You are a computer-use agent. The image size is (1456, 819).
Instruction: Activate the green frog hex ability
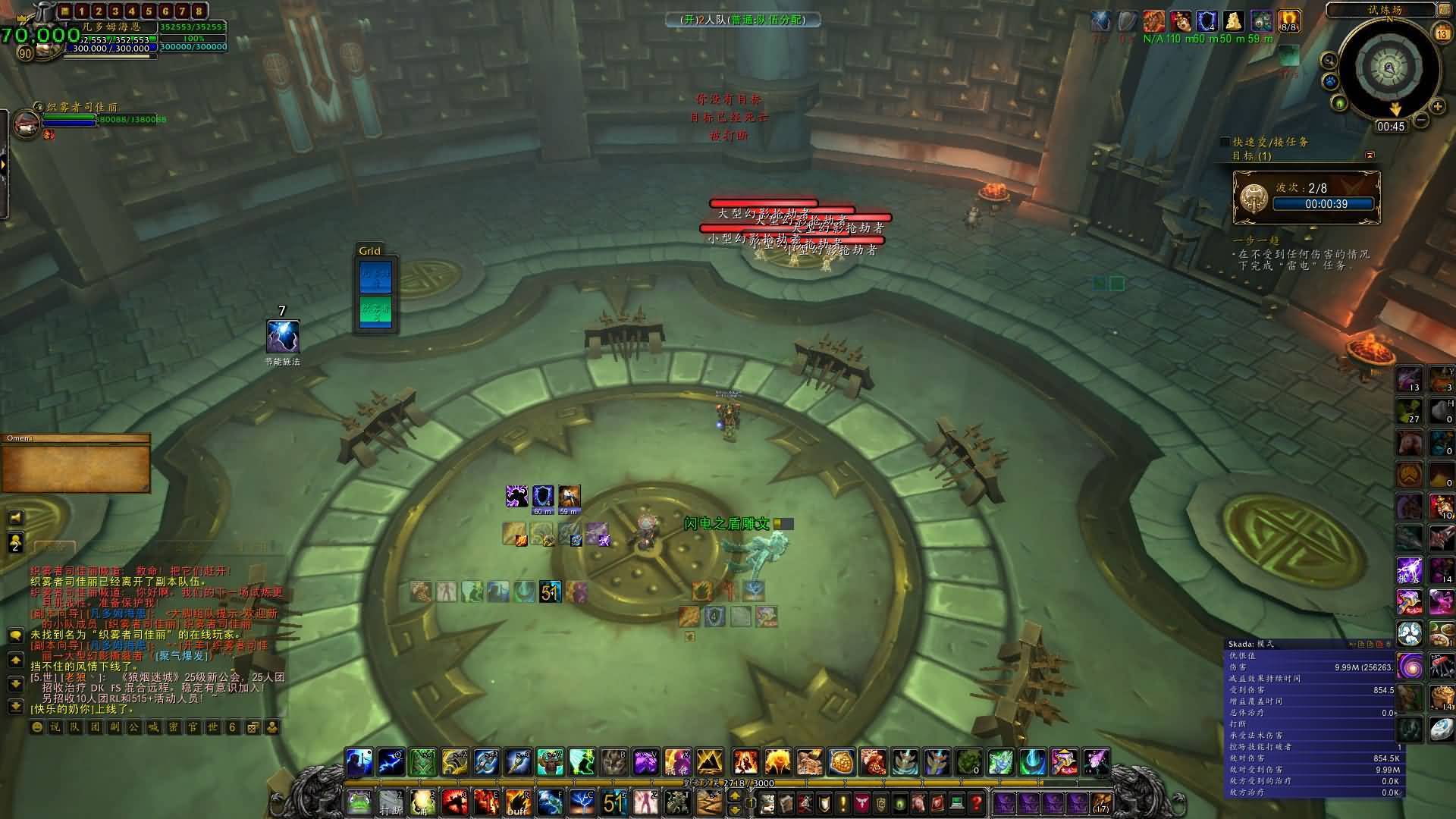359,802
